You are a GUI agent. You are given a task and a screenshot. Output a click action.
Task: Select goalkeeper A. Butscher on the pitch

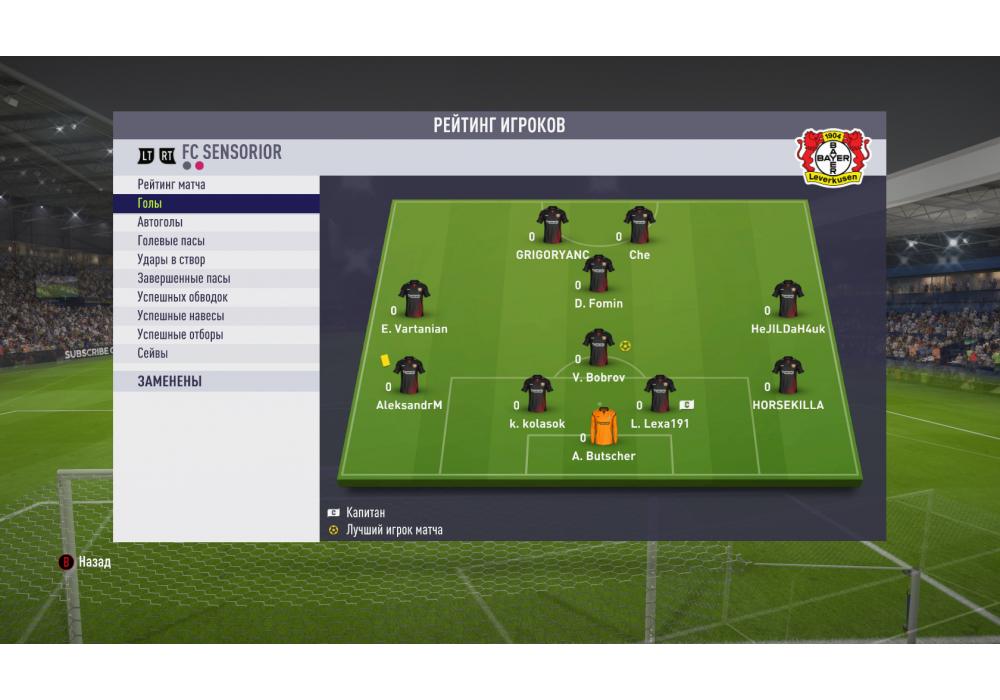coord(603,427)
